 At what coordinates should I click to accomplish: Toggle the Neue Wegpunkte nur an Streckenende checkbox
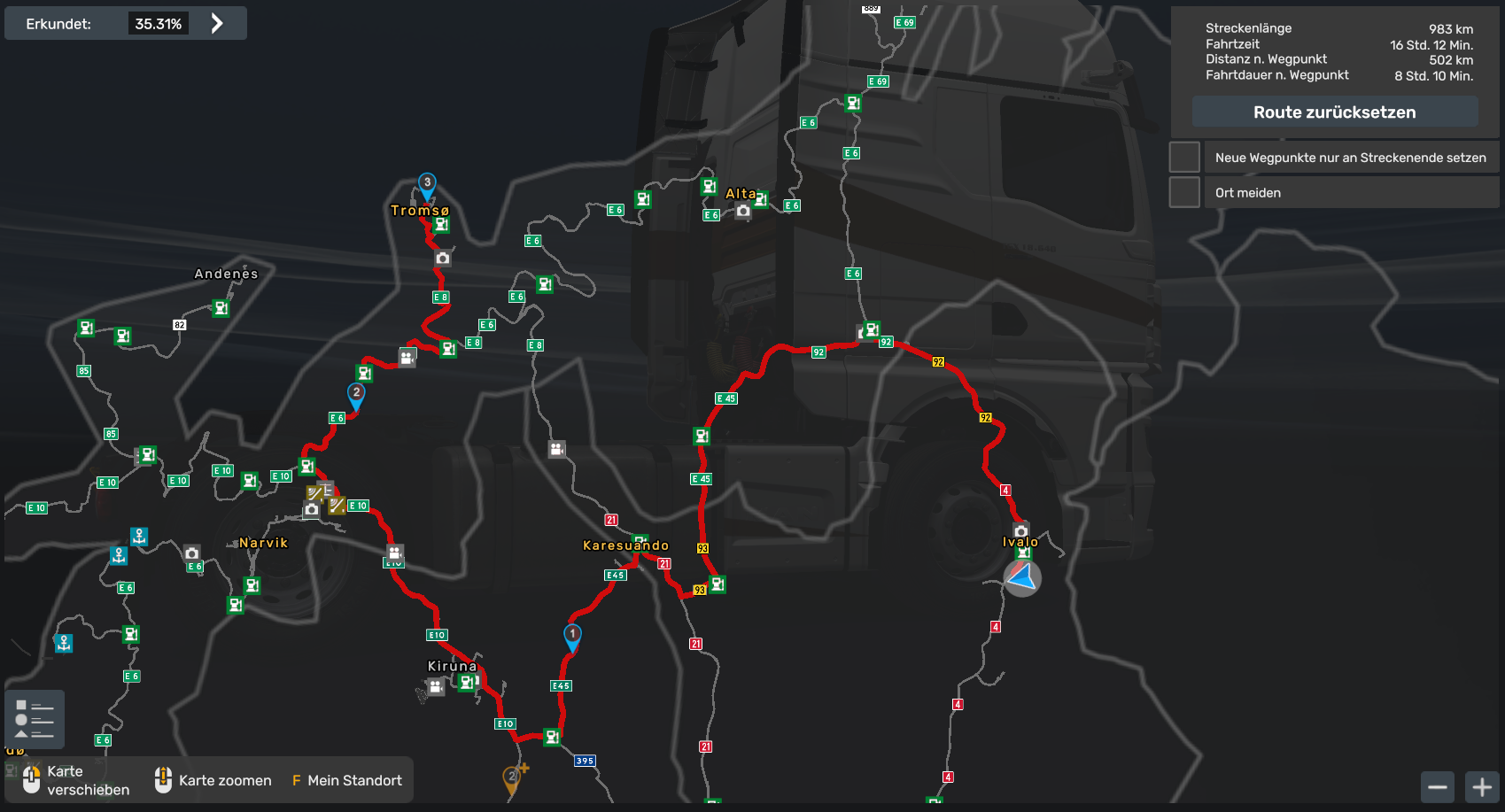[1184, 158]
